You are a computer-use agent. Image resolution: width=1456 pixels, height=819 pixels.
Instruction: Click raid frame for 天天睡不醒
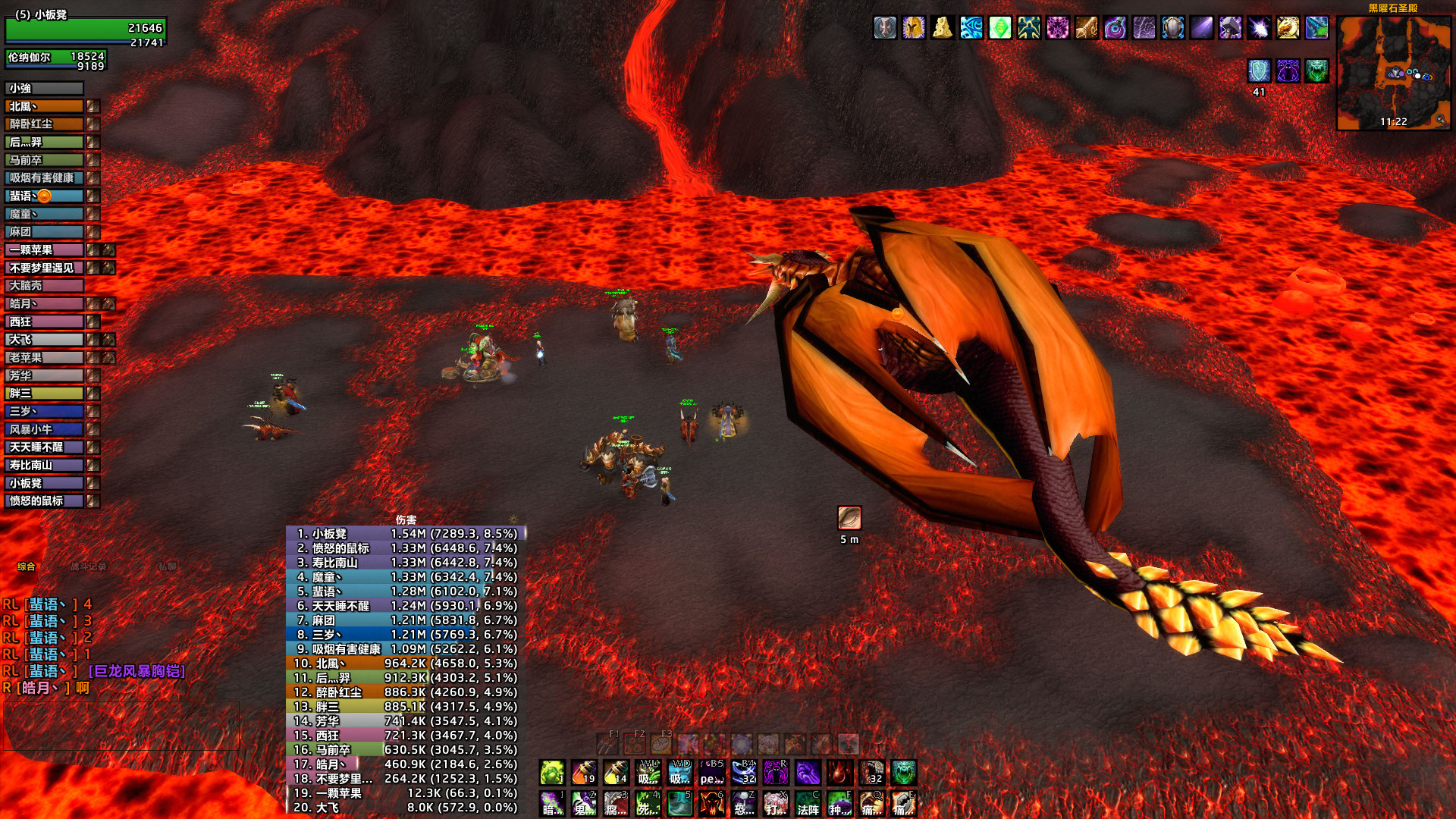(44, 447)
